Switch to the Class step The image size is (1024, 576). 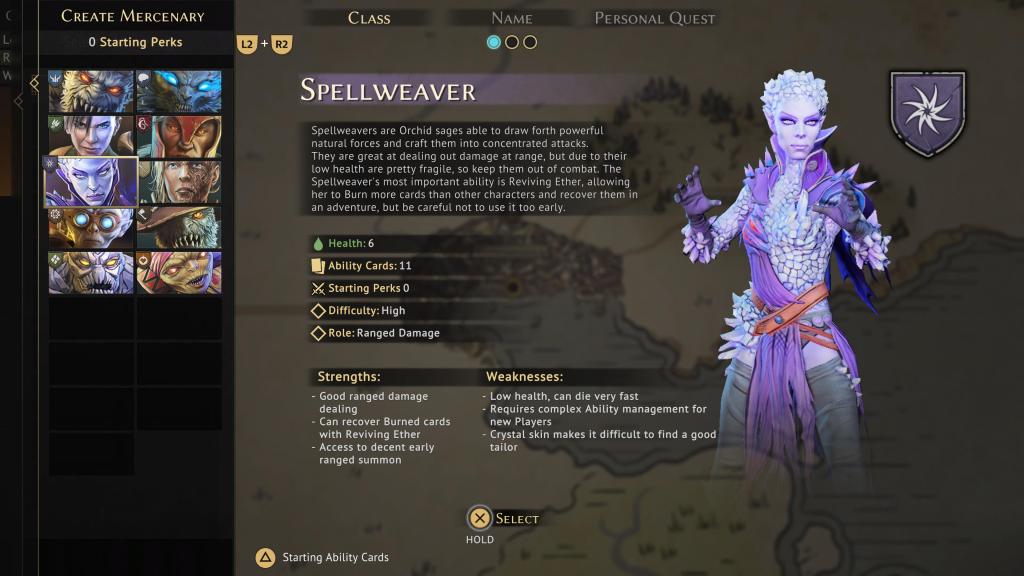click(x=369, y=18)
